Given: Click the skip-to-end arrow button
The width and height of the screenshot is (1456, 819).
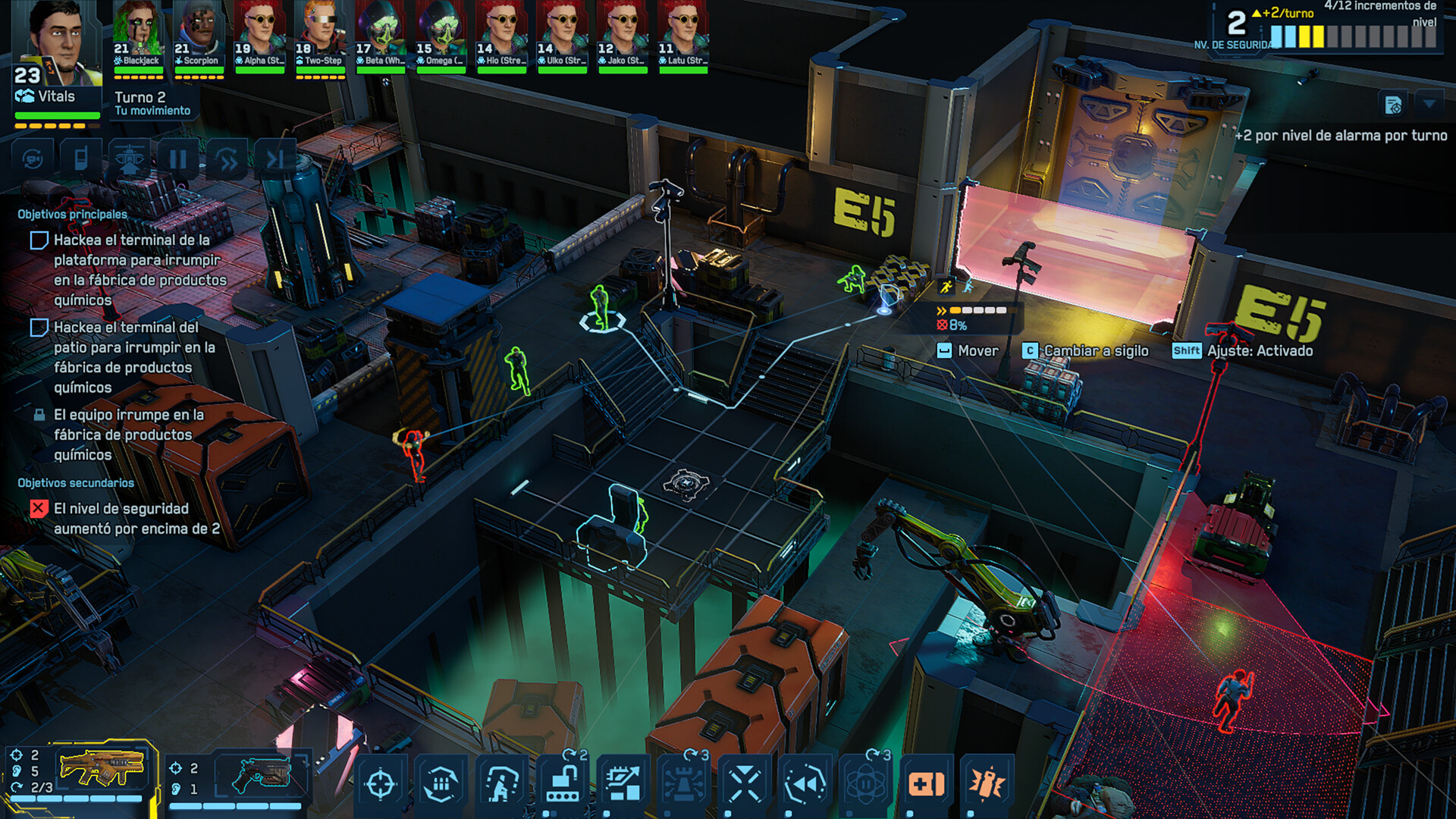Looking at the screenshot, I should [275, 159].
